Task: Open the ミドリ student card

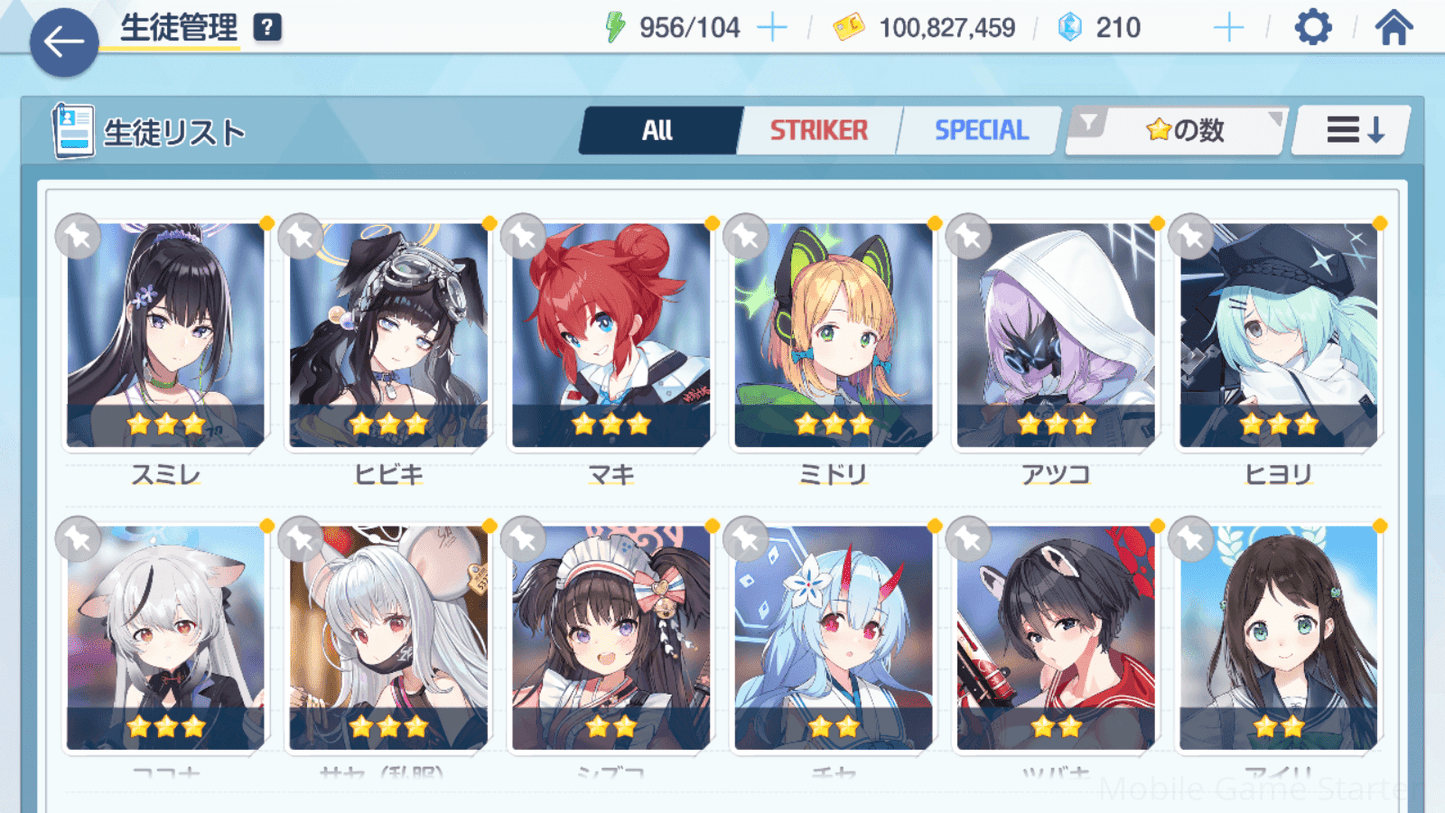Action: pyautogui.click(x=834, y=335)
